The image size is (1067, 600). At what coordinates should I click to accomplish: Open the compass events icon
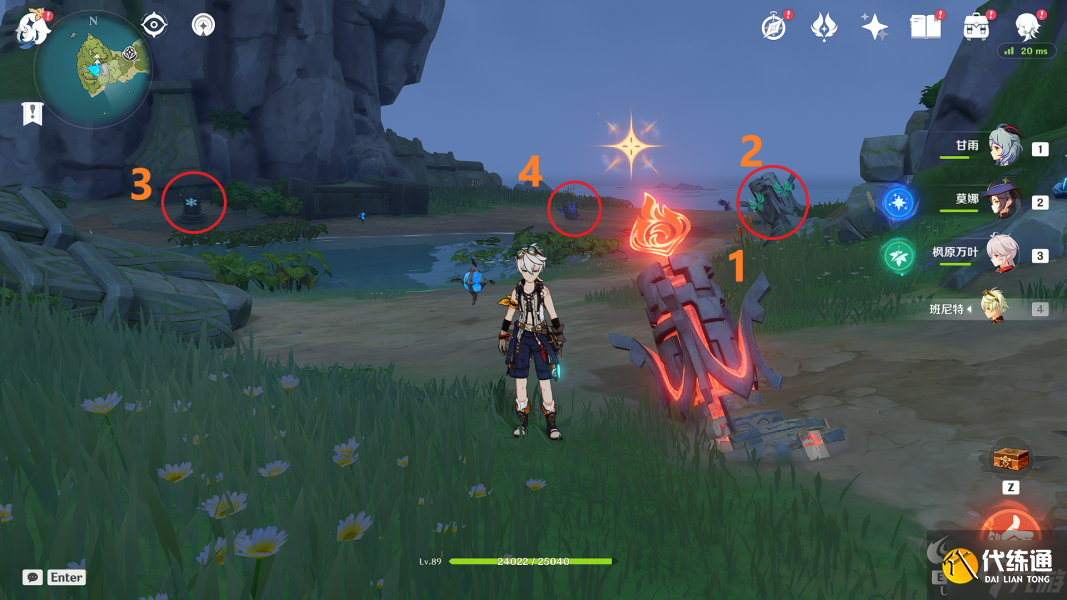773,27
